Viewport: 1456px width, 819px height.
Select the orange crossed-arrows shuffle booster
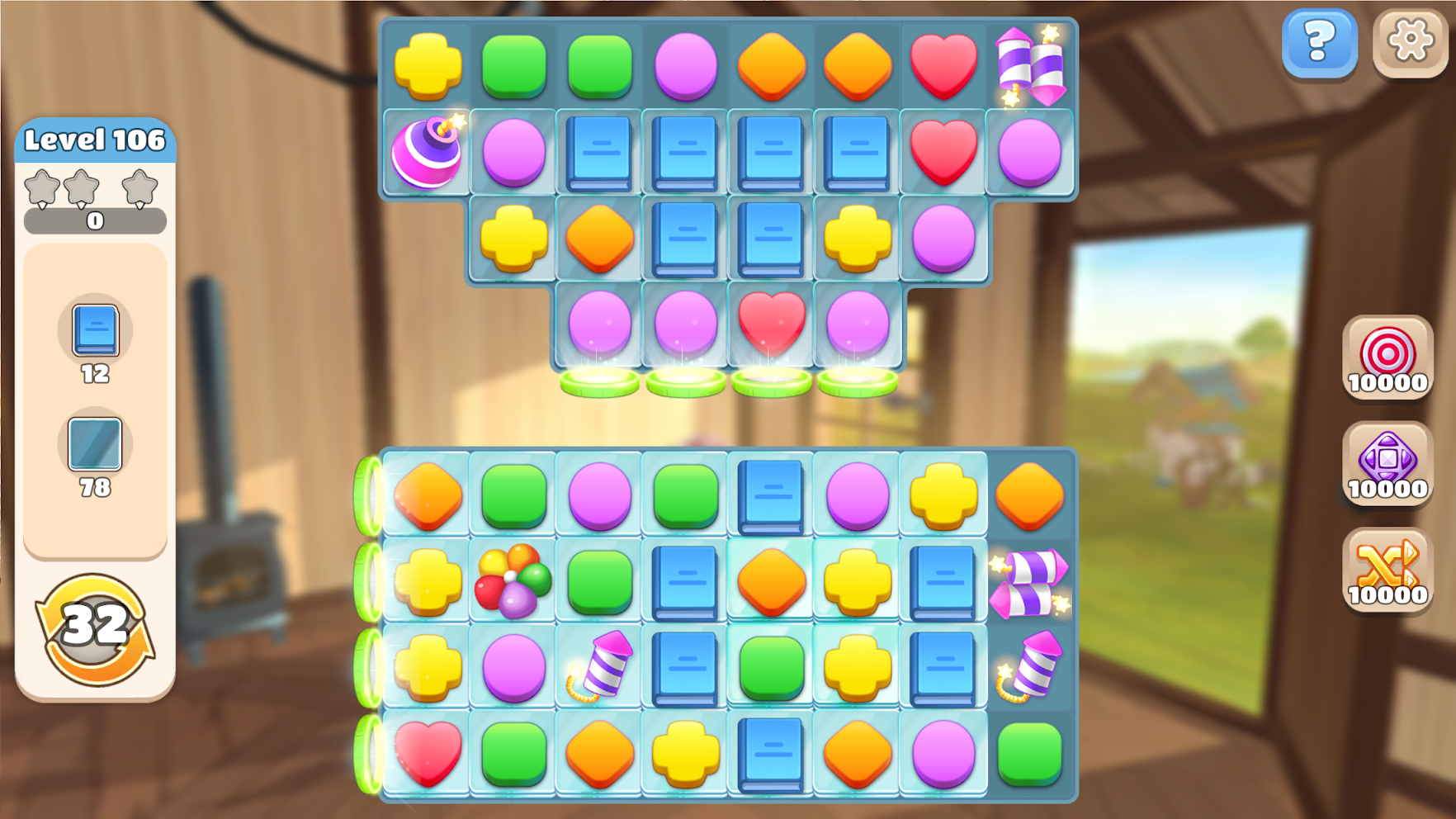click(1387, 570)
